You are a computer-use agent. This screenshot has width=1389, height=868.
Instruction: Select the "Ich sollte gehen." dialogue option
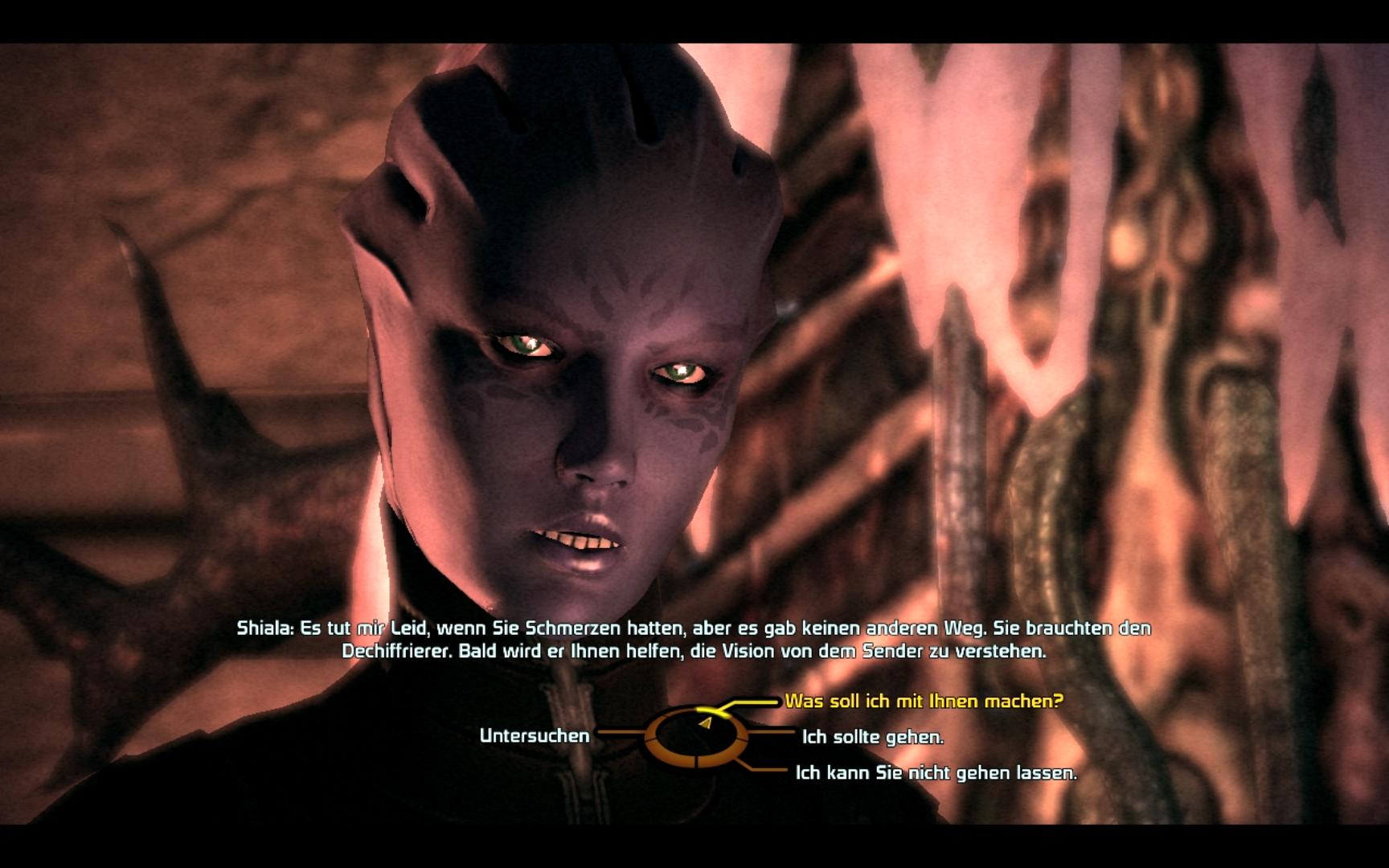pos(872,736)
